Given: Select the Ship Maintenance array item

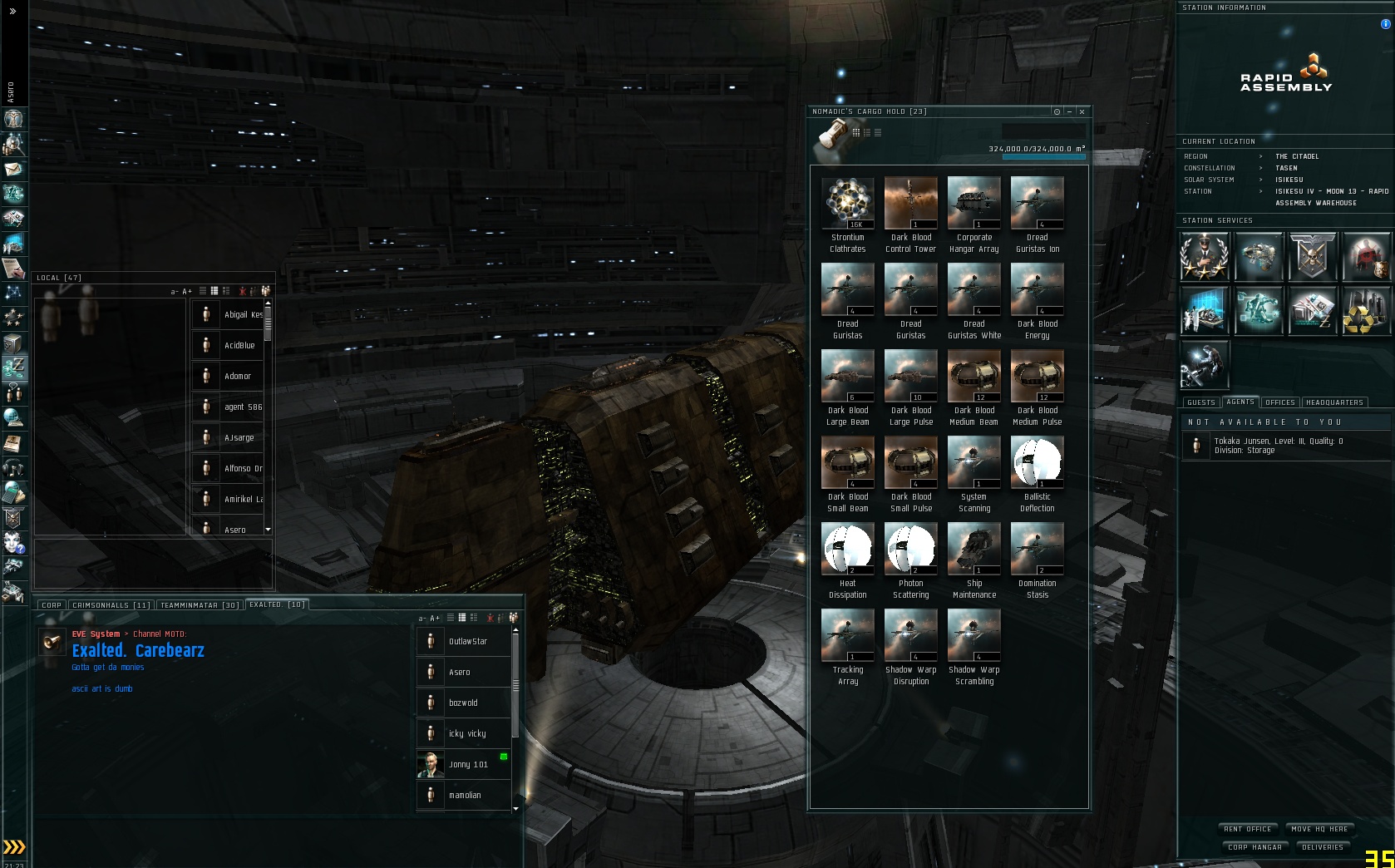Looking at the screenshot, I should click(974, 550).
